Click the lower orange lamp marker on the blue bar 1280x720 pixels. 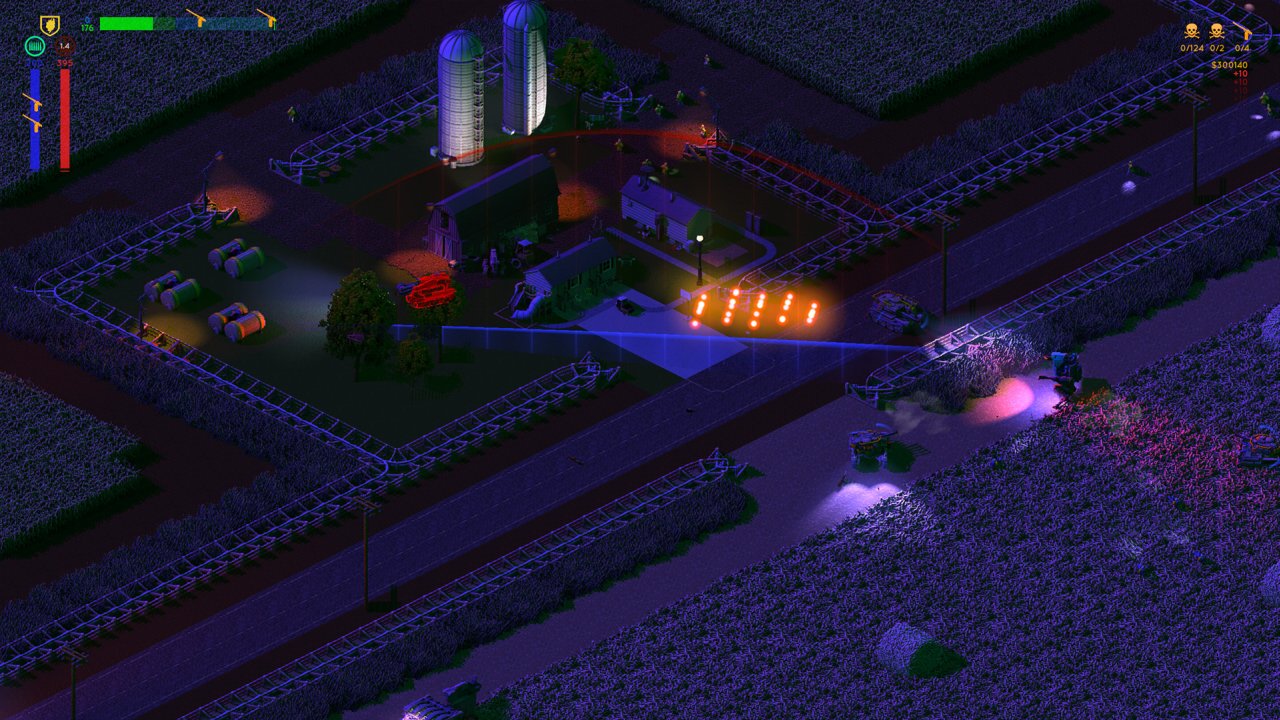point(36,123)
